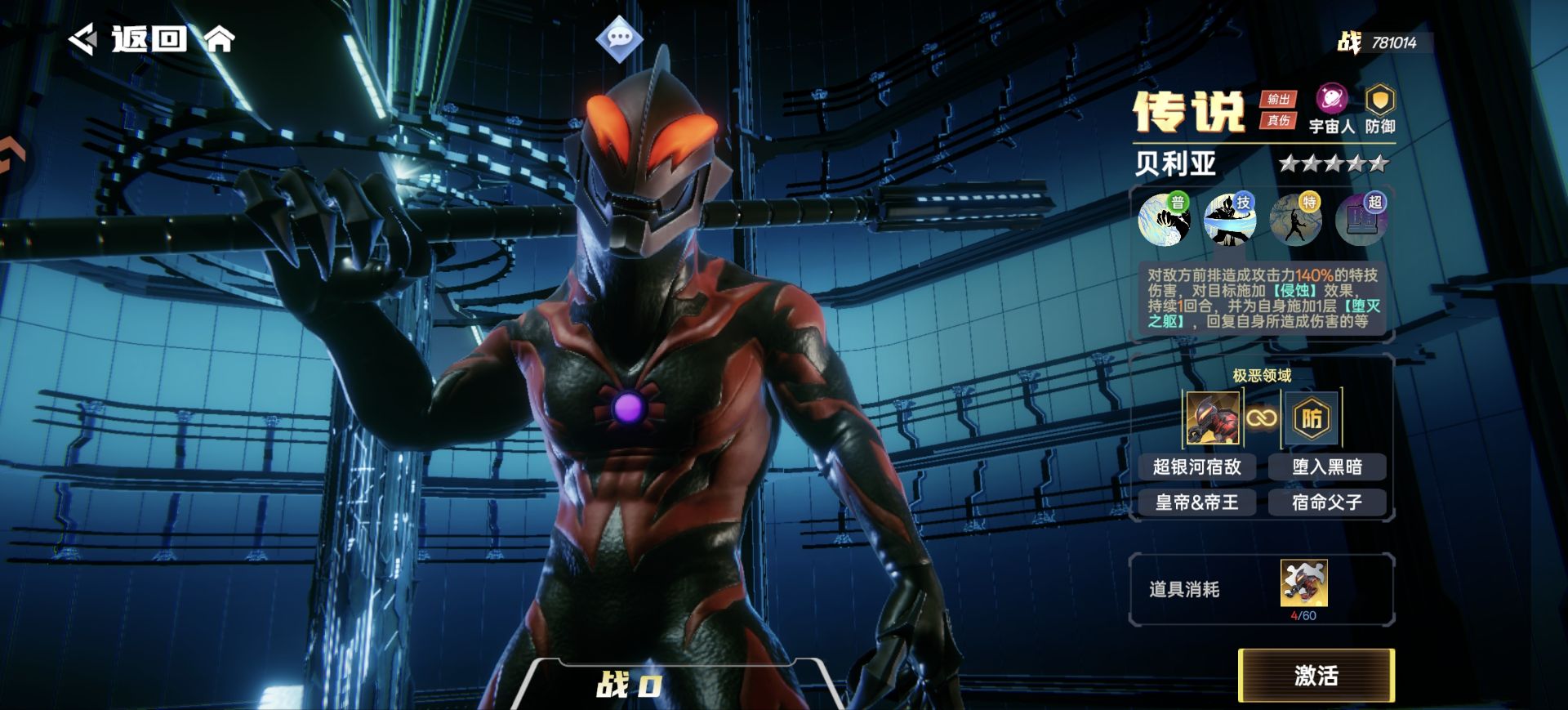
Task: Expand the 战 tab at bottom
Action: (629, 685)
